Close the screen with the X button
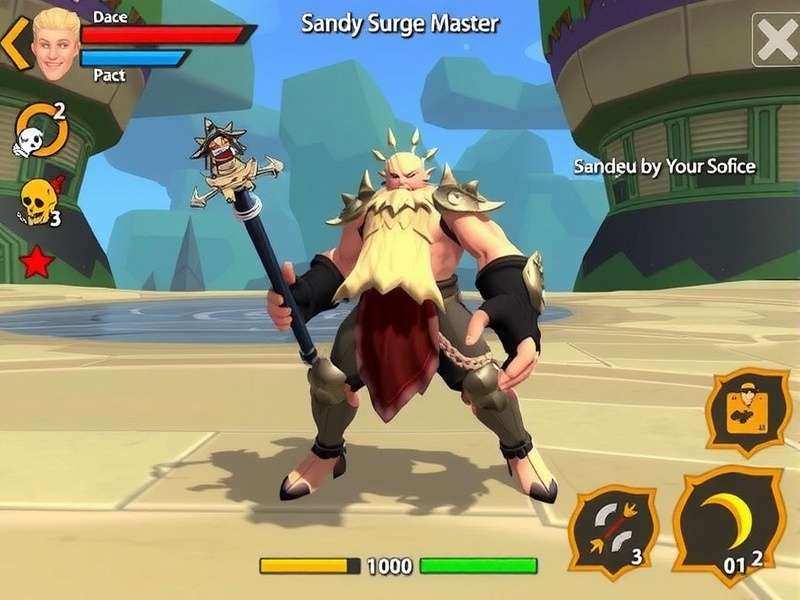The width and height of the screenshot is (800, 600). (x=777, y=40)
